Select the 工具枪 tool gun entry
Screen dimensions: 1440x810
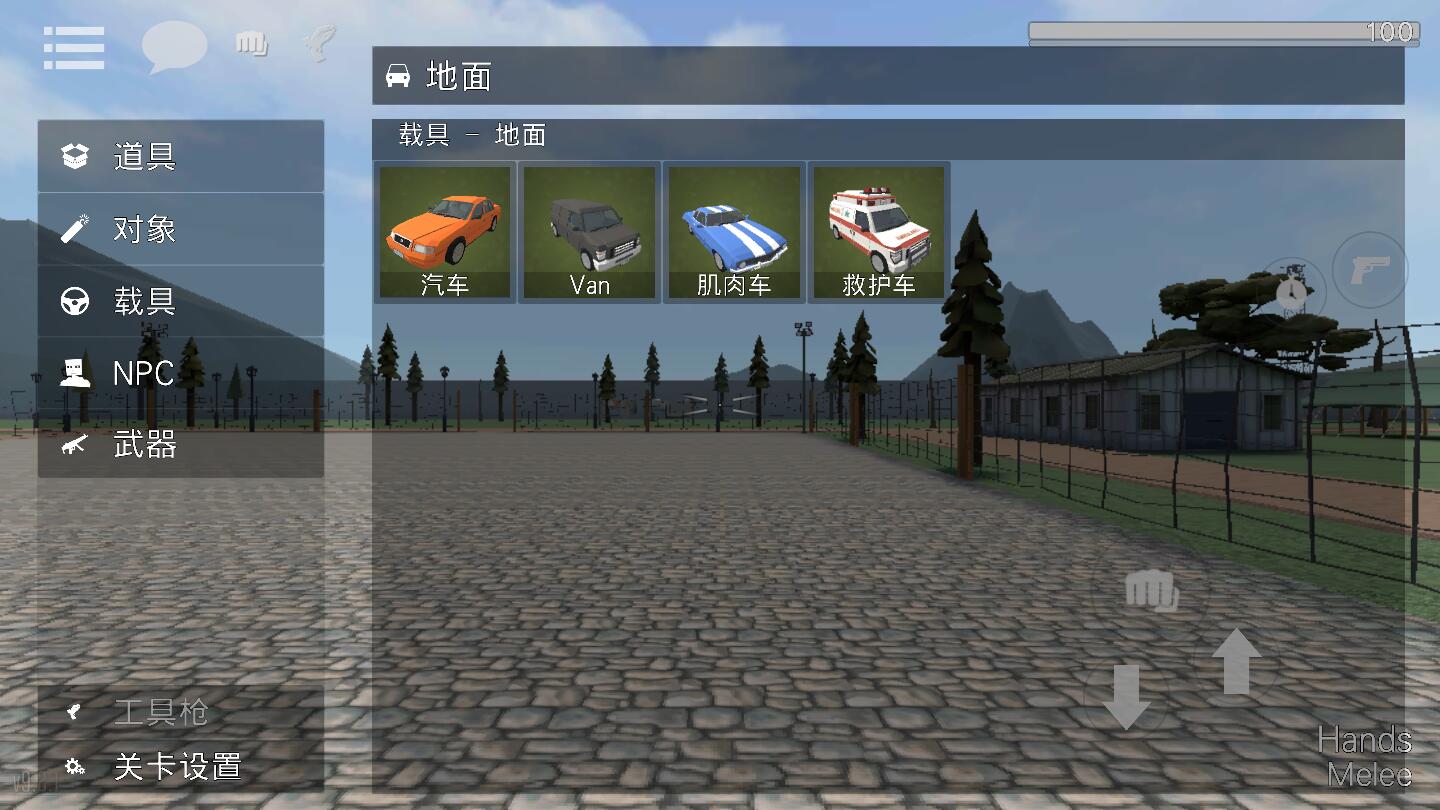pos(180,712)
